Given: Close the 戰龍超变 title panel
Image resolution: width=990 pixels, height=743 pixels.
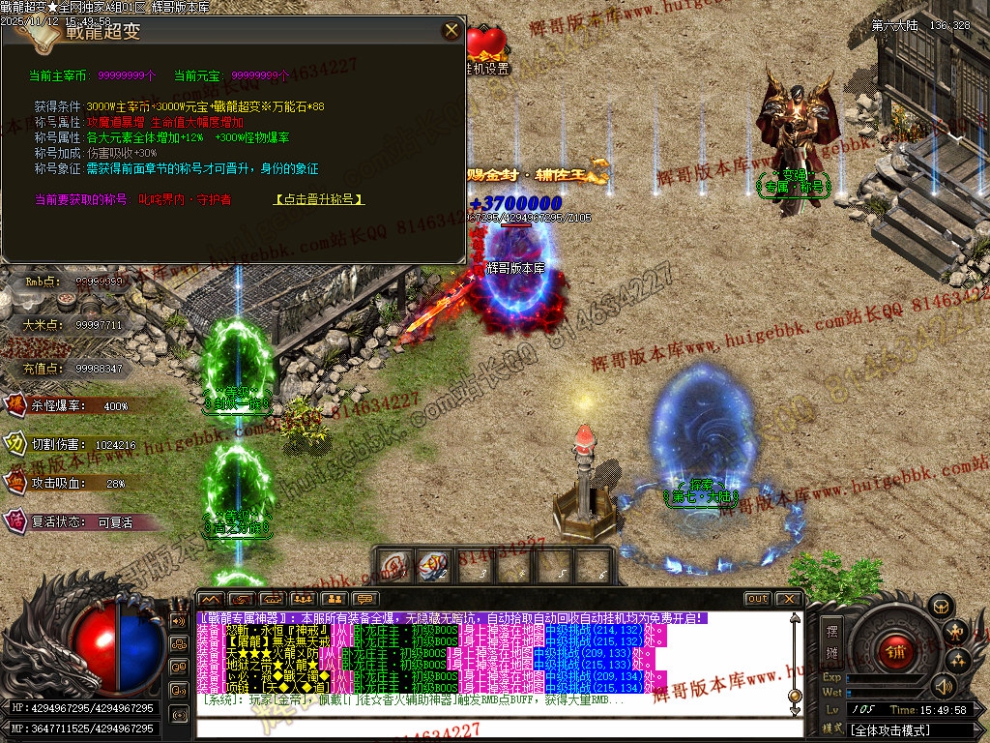Looking at the screenshot, I should (450, 31).
